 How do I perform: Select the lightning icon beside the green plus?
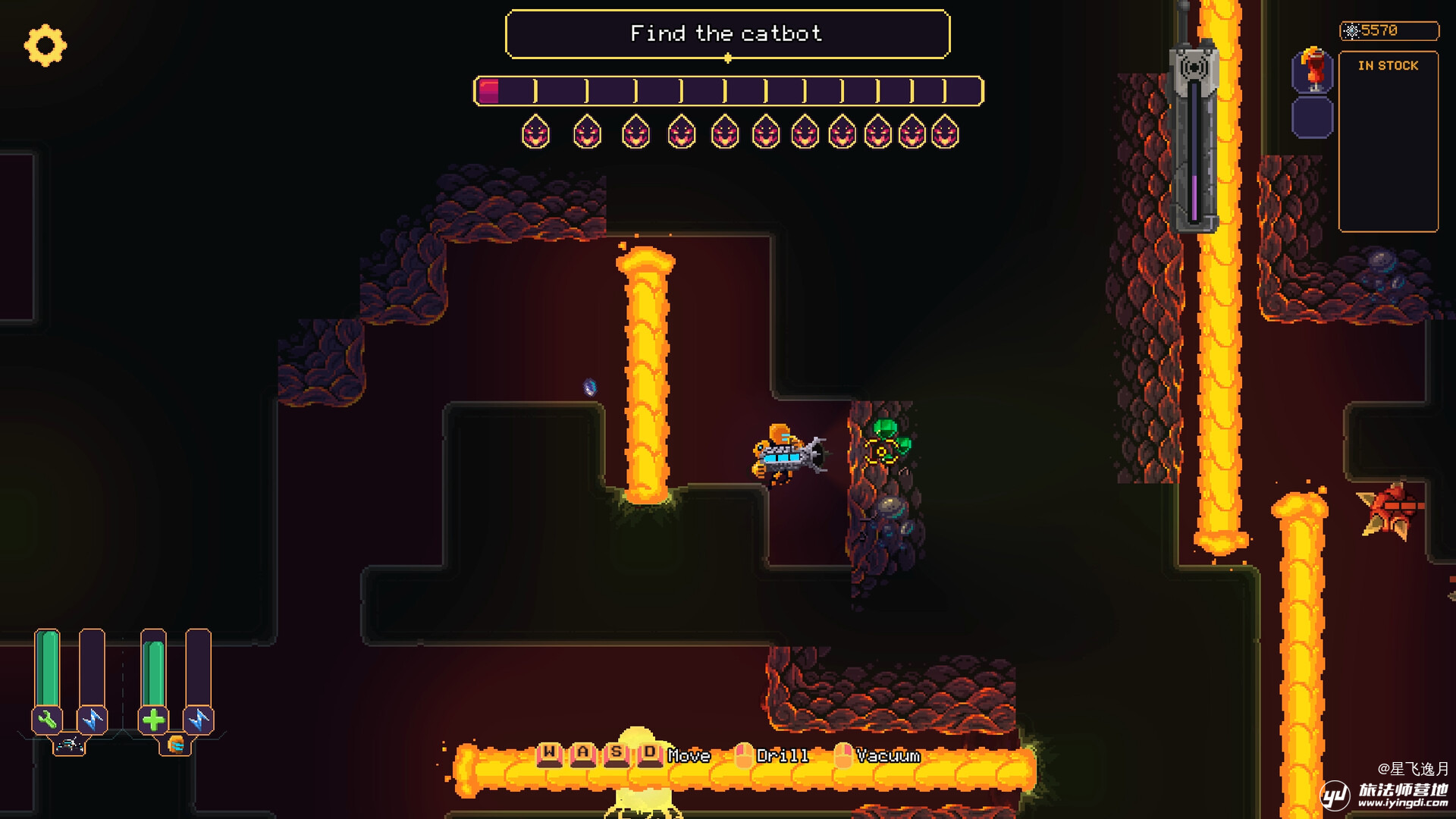pyautogui.click(x=199, y=719)
